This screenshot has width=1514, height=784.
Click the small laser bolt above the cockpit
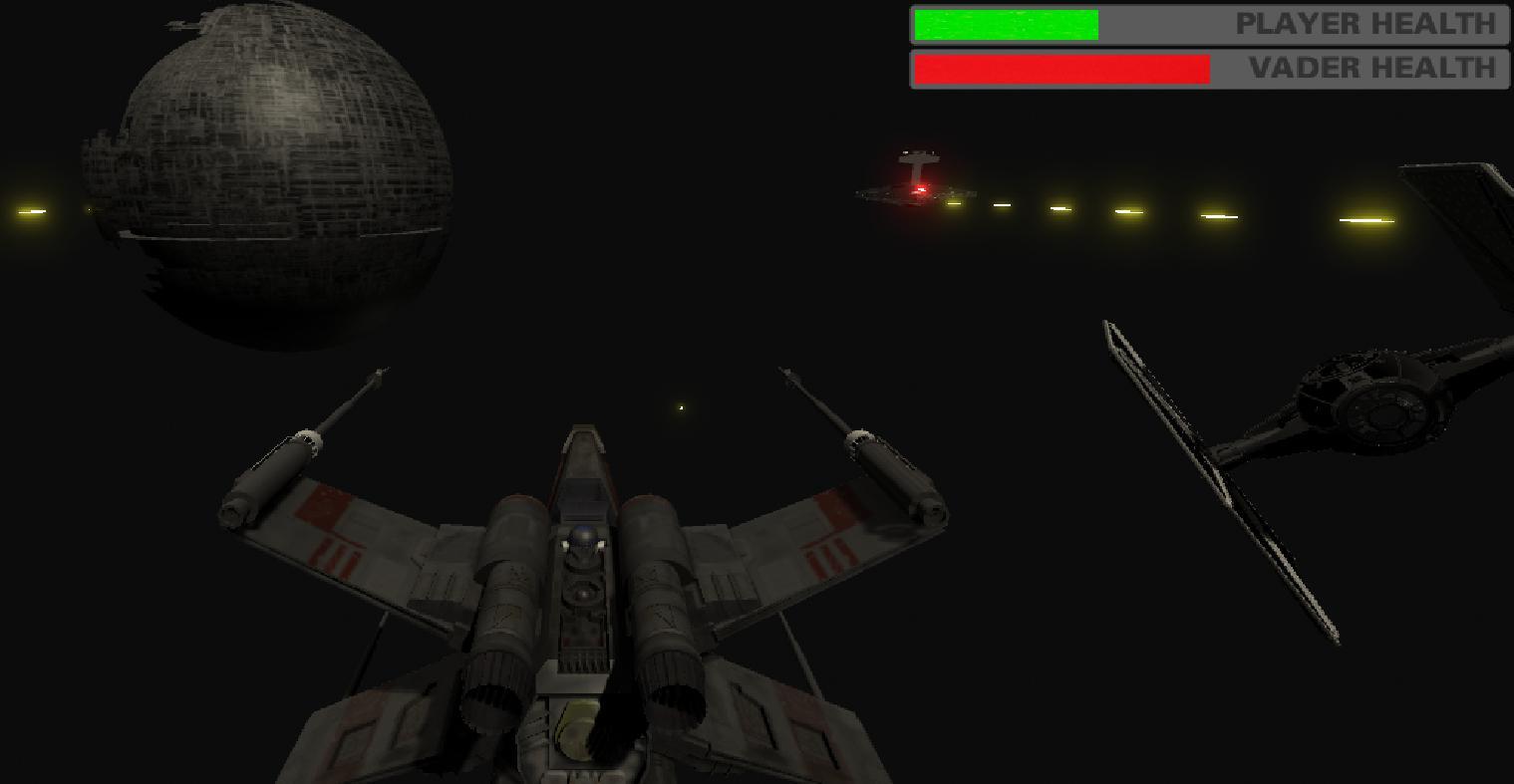tap(679, 406)
